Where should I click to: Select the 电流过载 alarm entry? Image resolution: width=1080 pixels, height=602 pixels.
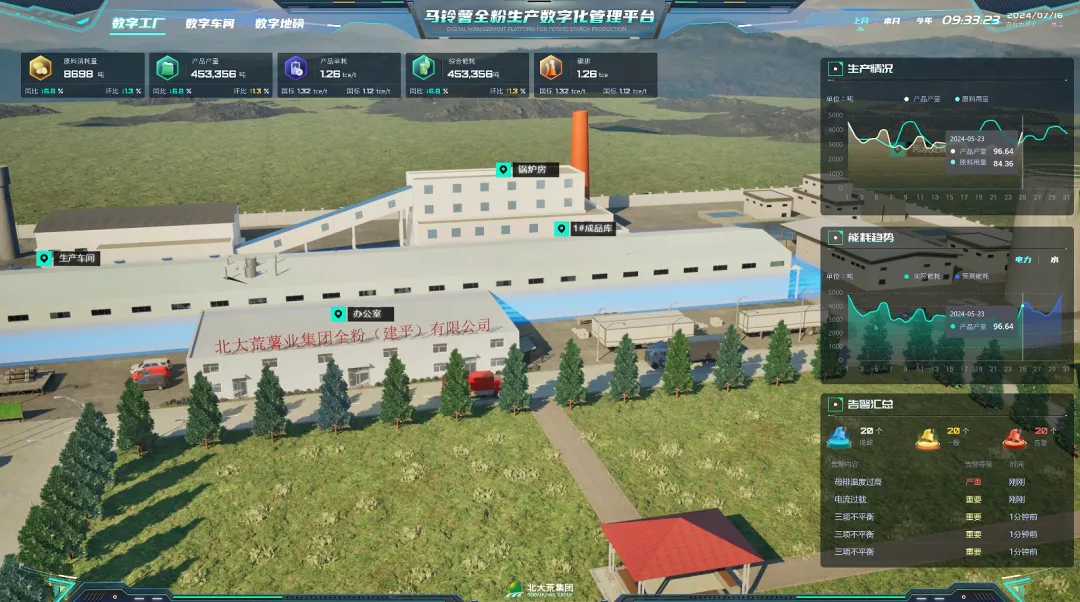(x=850, y=499)
